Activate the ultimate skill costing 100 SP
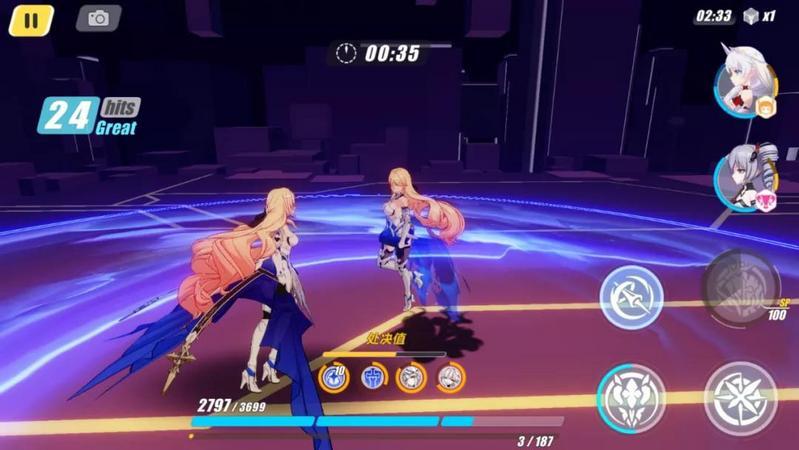 click(x=740, y=289)
